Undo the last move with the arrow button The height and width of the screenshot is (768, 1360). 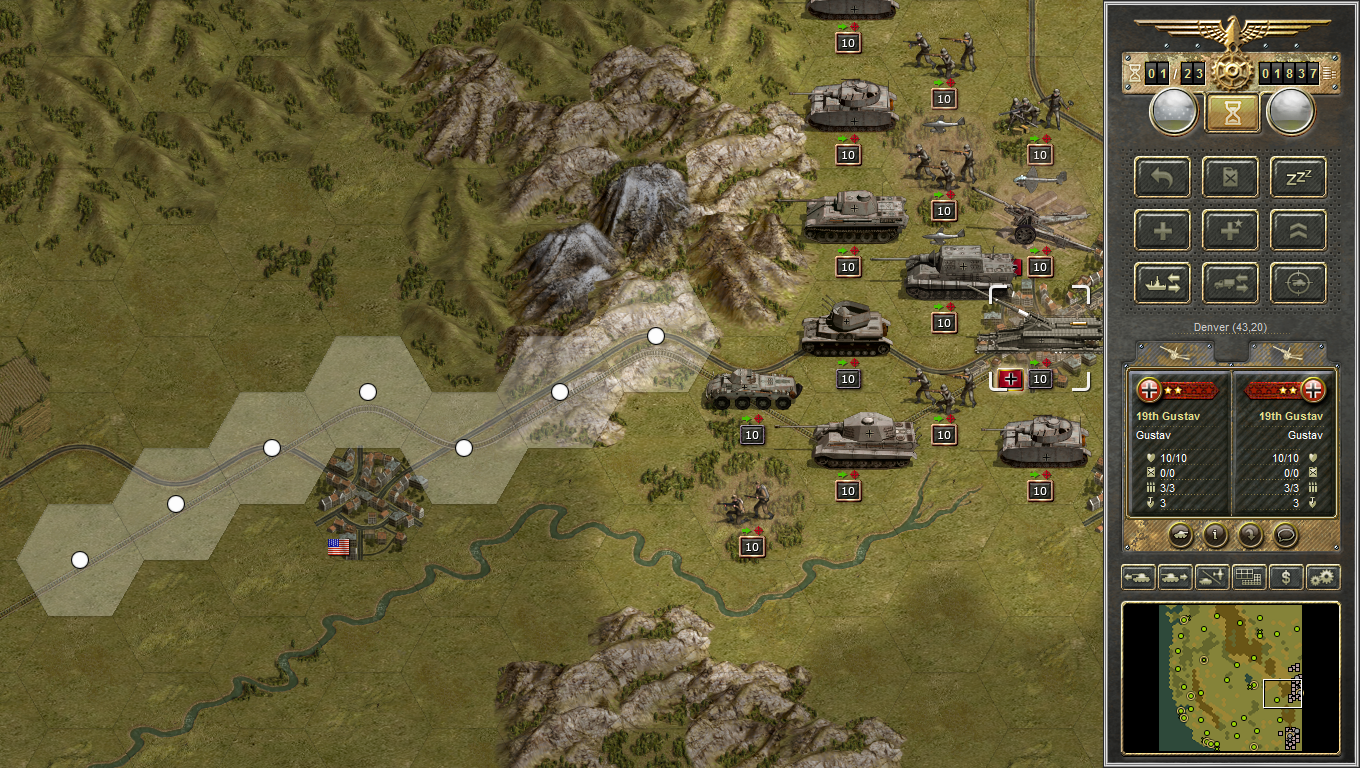pos(1162,177)
